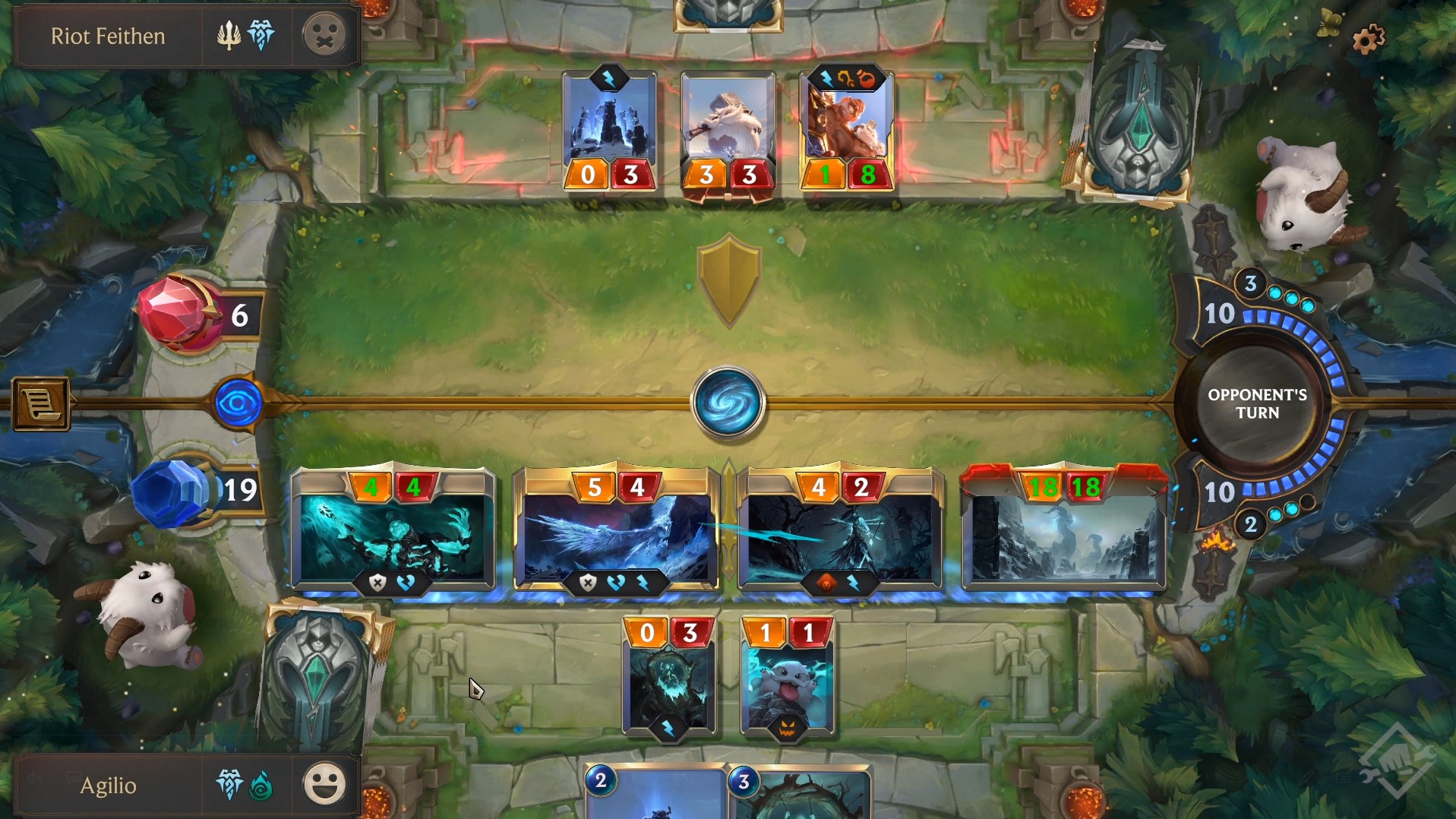Viewport: 1456px width, 819px height.
Task: Select the Oracle's Eye orb at center
Action: point(728,403)
